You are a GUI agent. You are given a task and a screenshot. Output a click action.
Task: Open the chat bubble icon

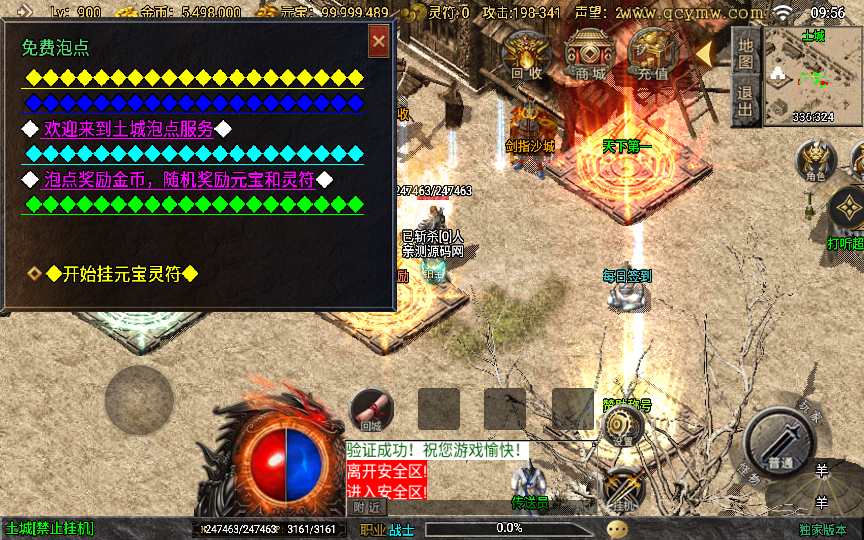click(x=618, y=527)
